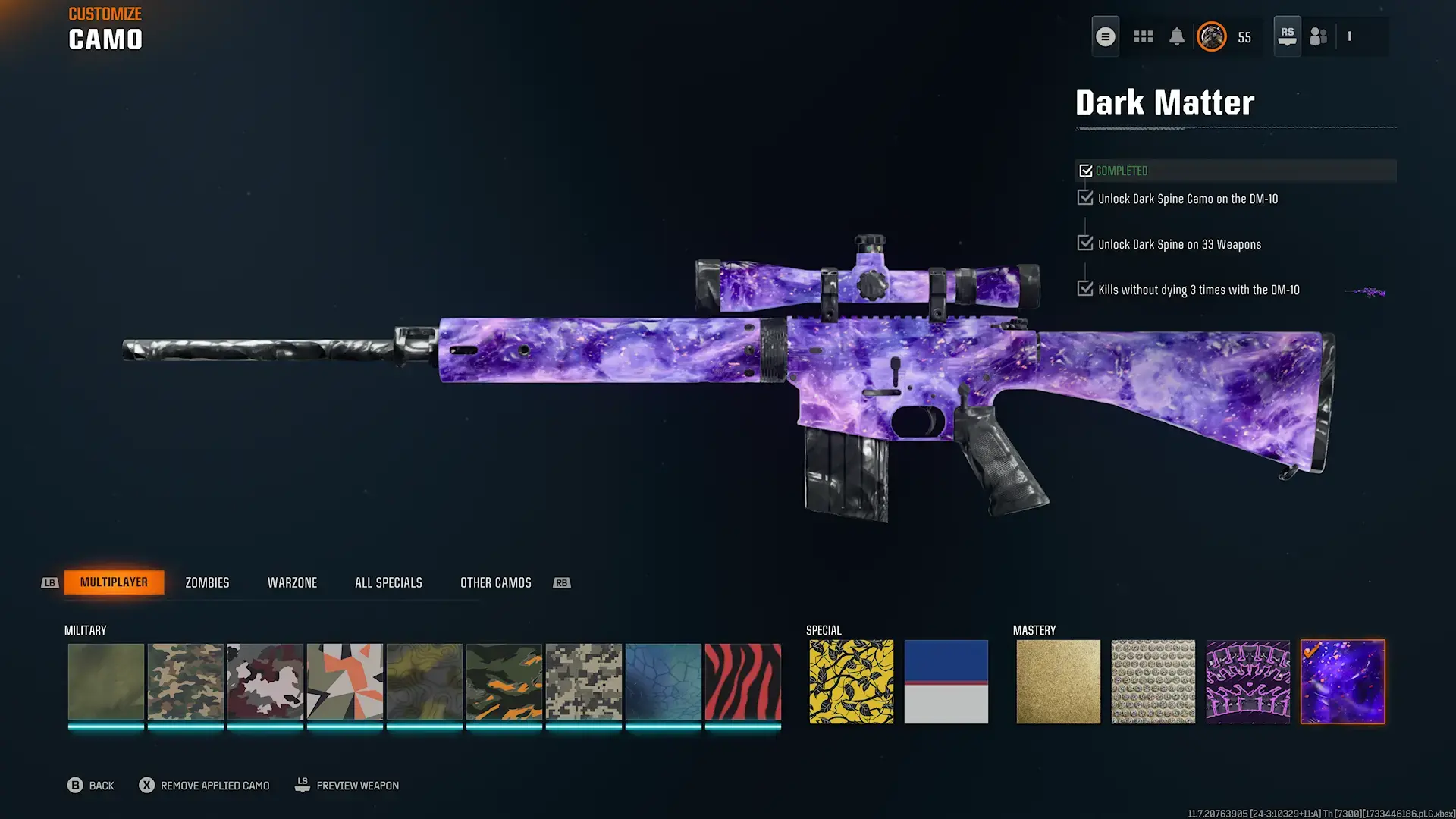Click the LB shoulder button hint
The height and width of the screenshot is (819, 1456).
pos(49,582)
